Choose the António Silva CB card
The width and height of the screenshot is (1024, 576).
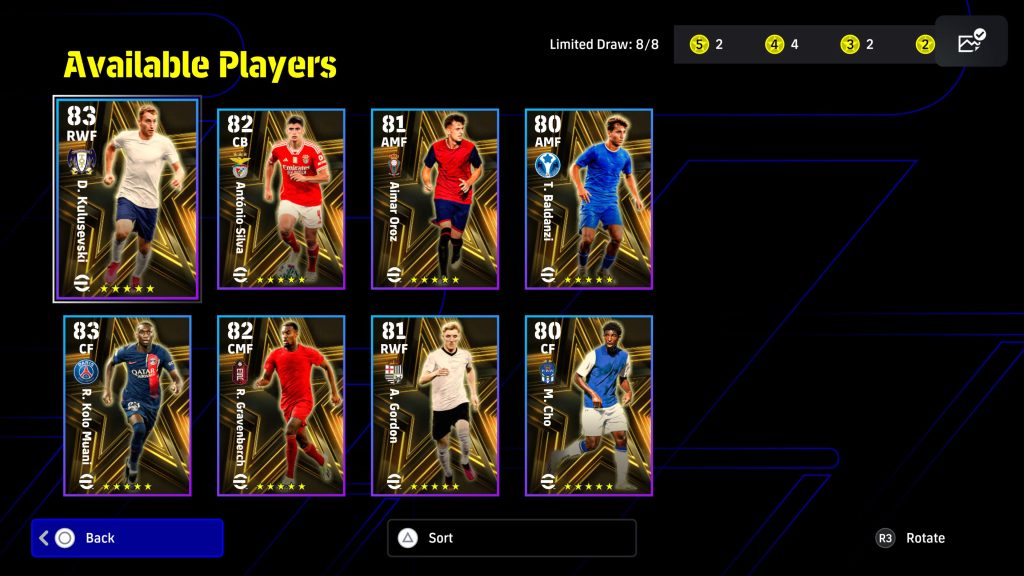281,198
